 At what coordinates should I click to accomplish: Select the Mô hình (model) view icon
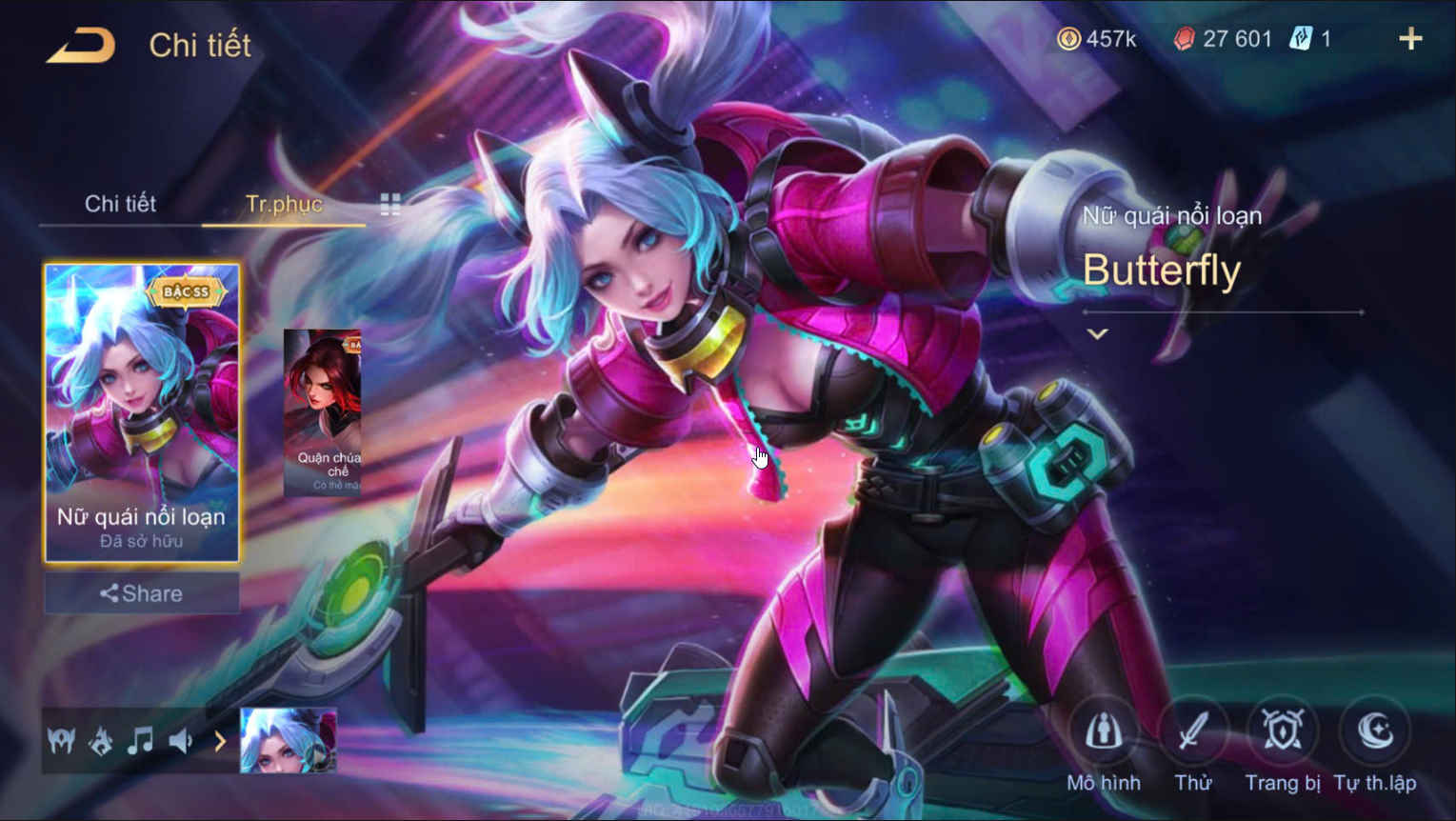point(1104,731)
